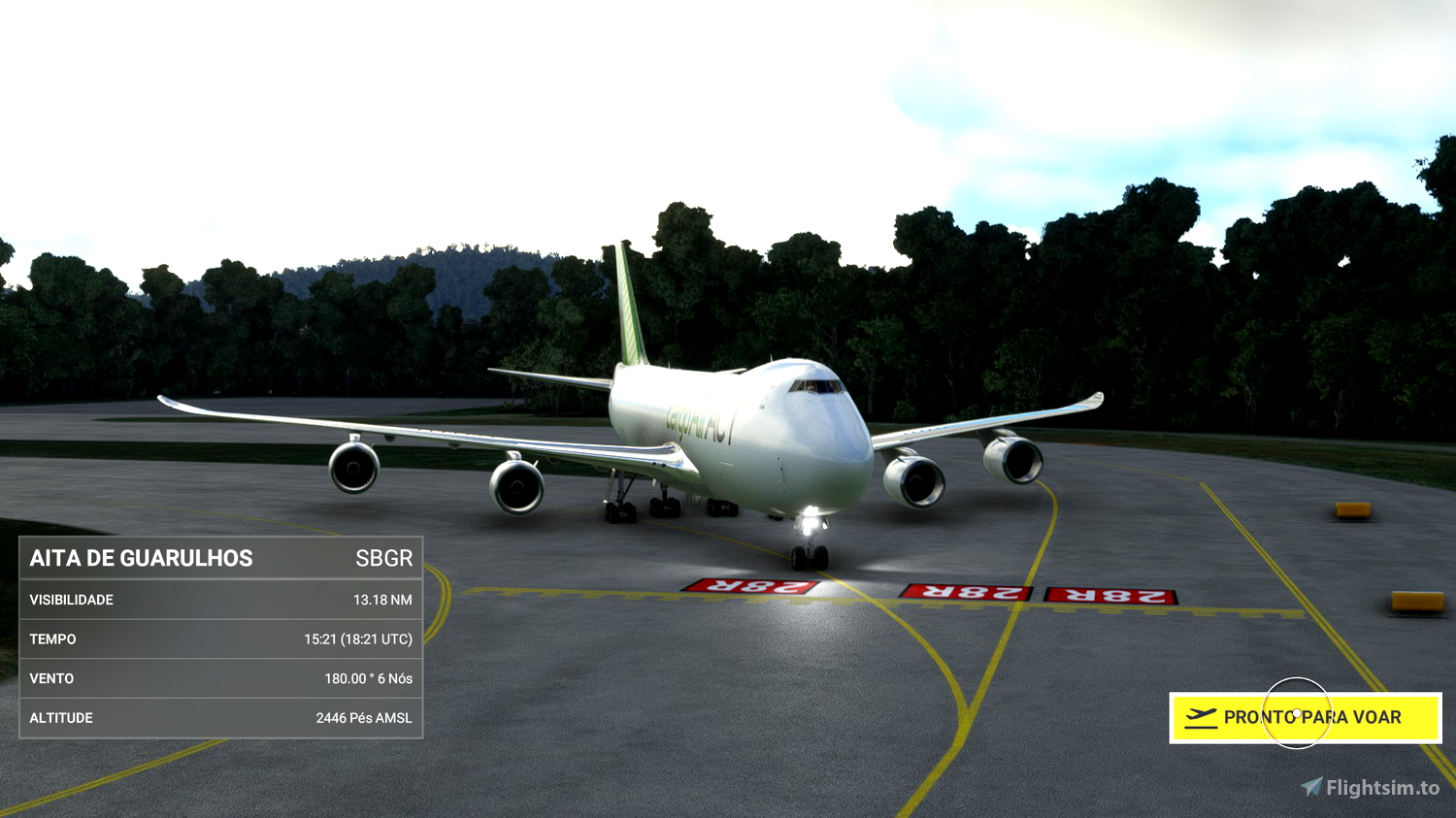Click the airplane departure icon on yellow button
The width and height of the screenshot is (1456, 818).
(1201, 718)
